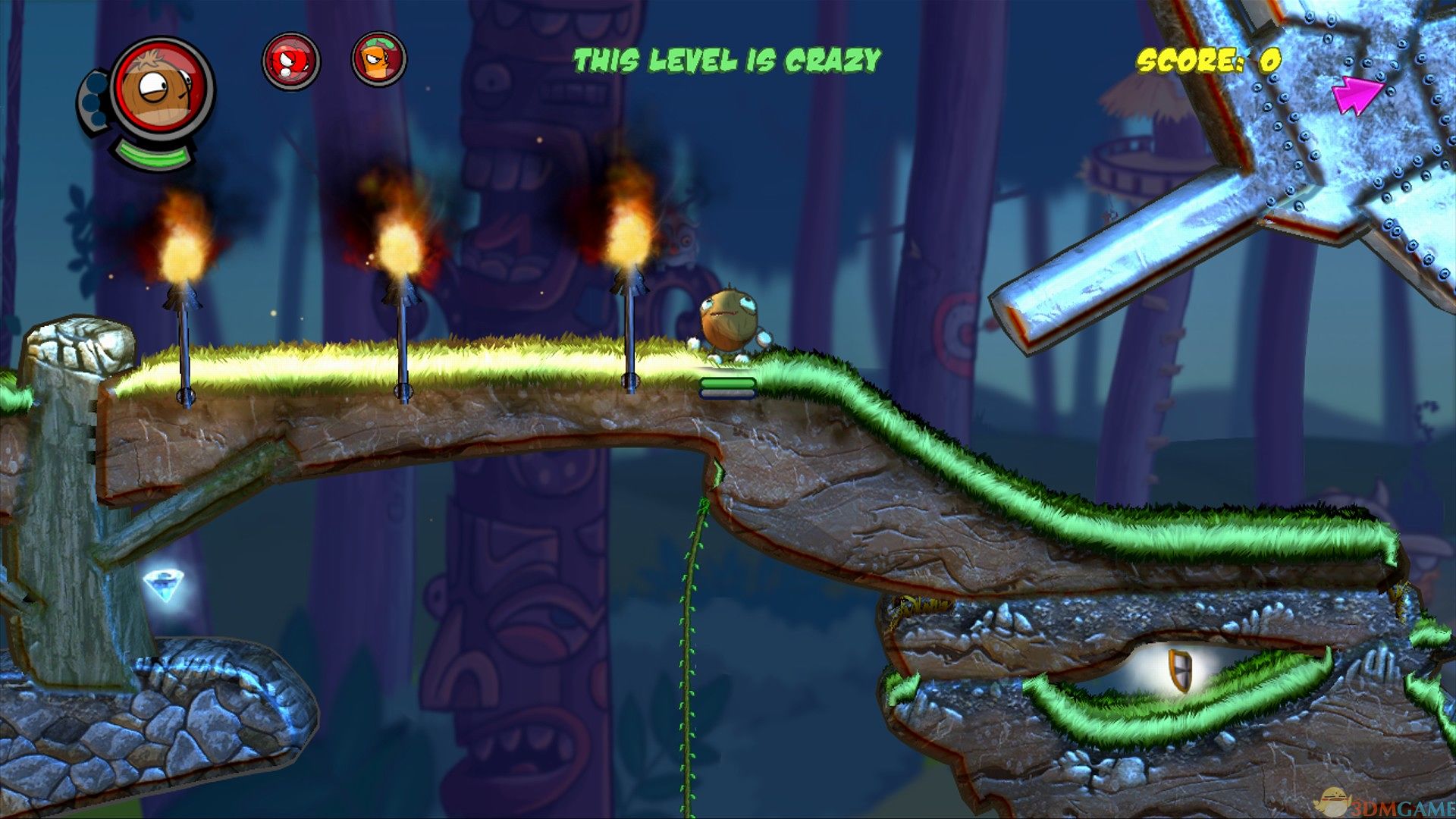This screenshot has width=1456, height=819.
Task: Select the coconut character portrait
Action: pos(162,91)
